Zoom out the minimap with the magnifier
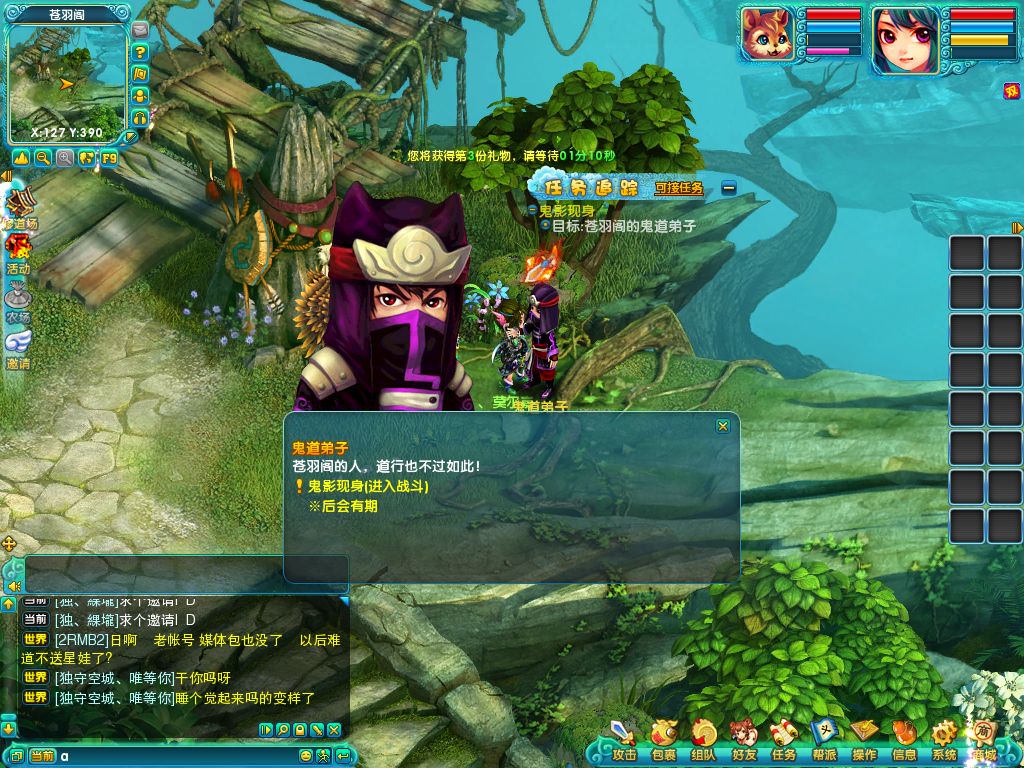Image resolution: width=1024 pixels, height=768 pixels. [43, 157]
